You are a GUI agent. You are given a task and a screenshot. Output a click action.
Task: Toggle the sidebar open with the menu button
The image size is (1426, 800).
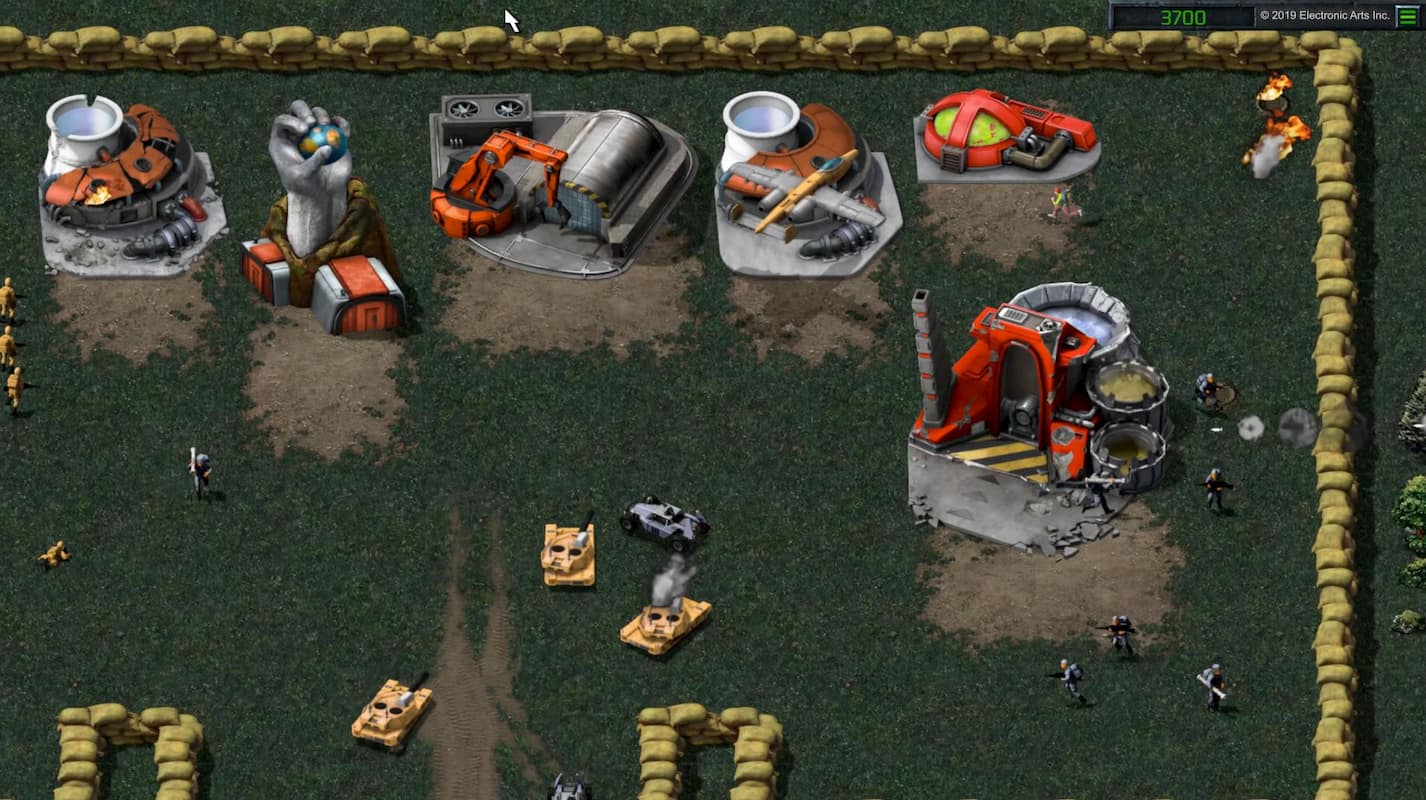[x=1408, y=16]
